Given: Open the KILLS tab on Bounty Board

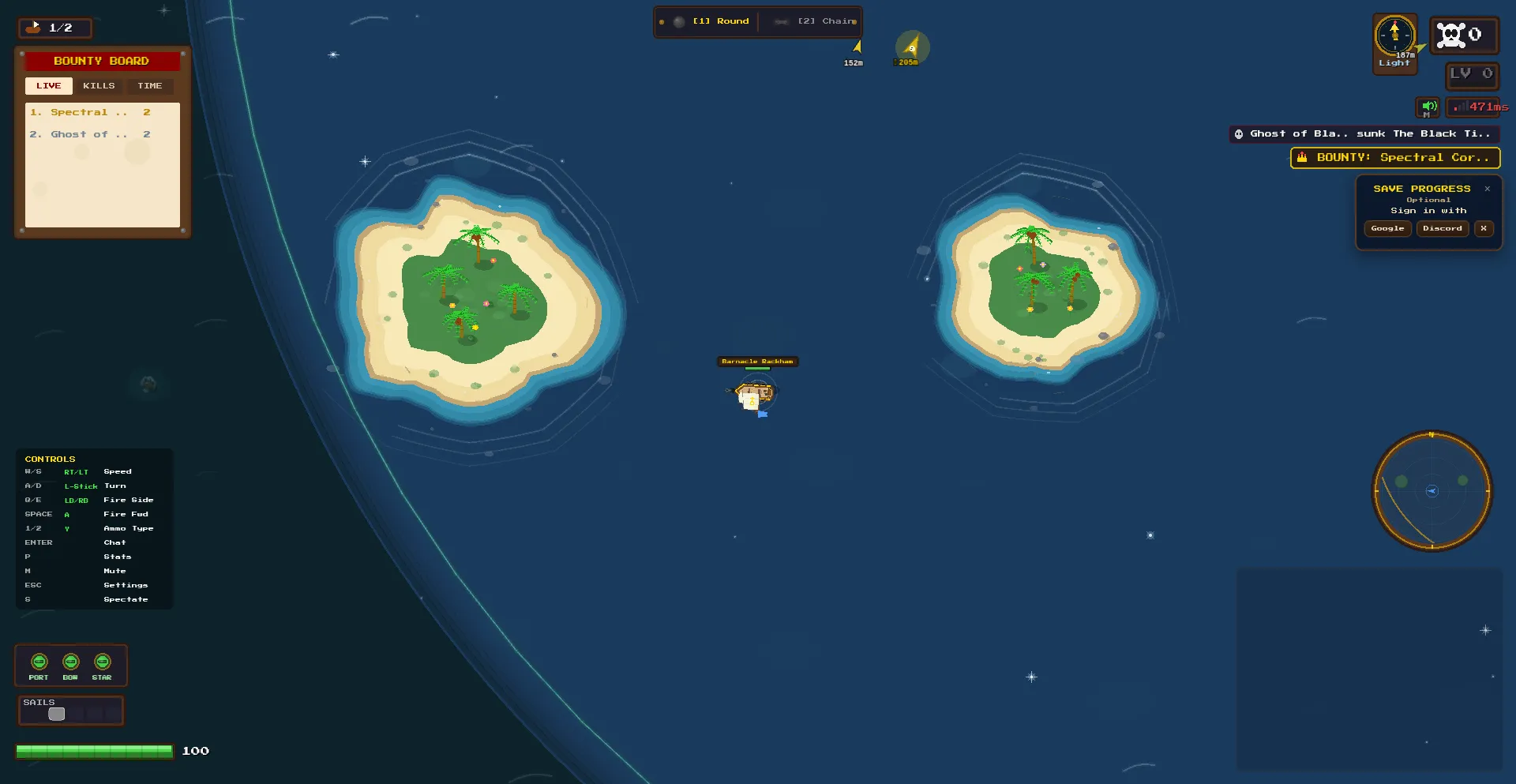Looking at the screenshot, I should tap(99, 86).
